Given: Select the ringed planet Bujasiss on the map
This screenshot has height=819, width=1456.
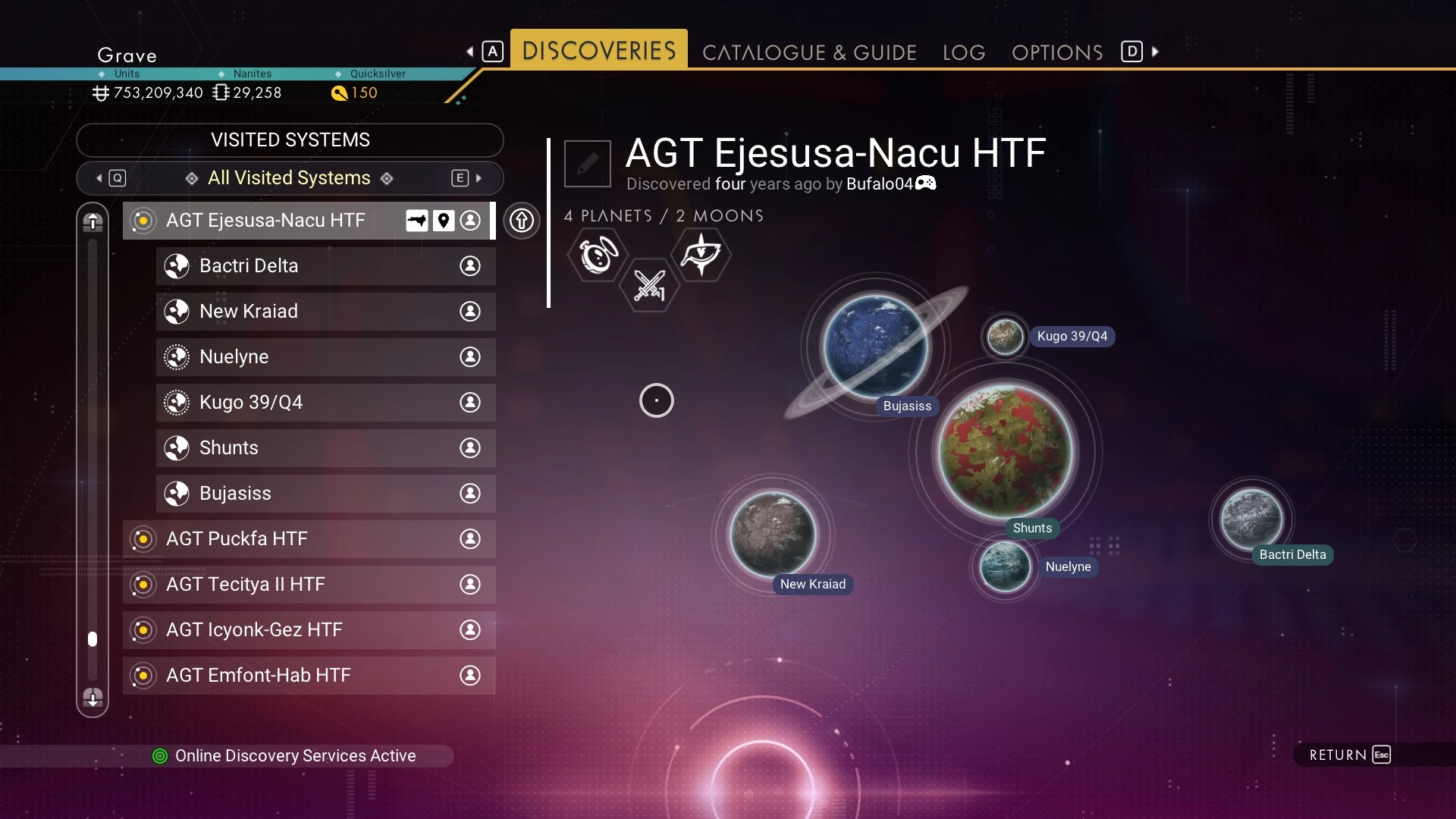Looking at the screenshot, I should (x=876, y=347).
